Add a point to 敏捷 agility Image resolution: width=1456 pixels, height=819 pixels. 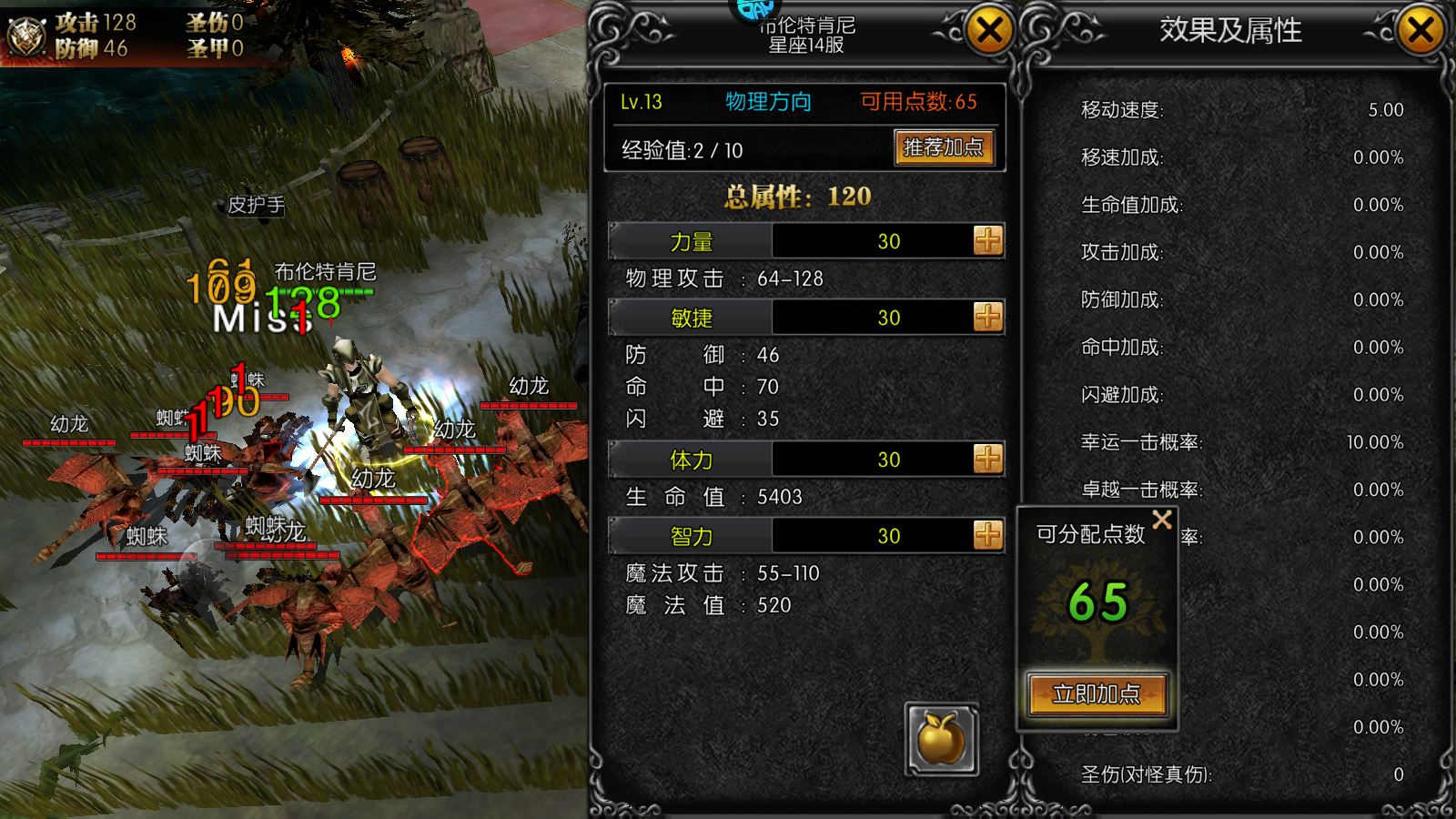[x=987, y=318]
